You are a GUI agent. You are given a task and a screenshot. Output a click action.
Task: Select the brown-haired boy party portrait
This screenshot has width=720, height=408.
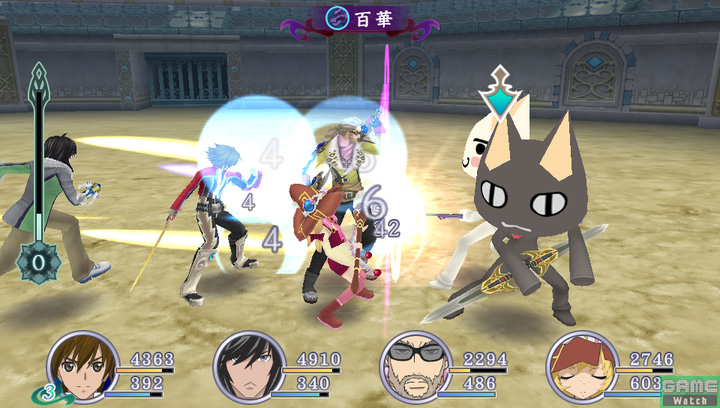click(78, 368)
